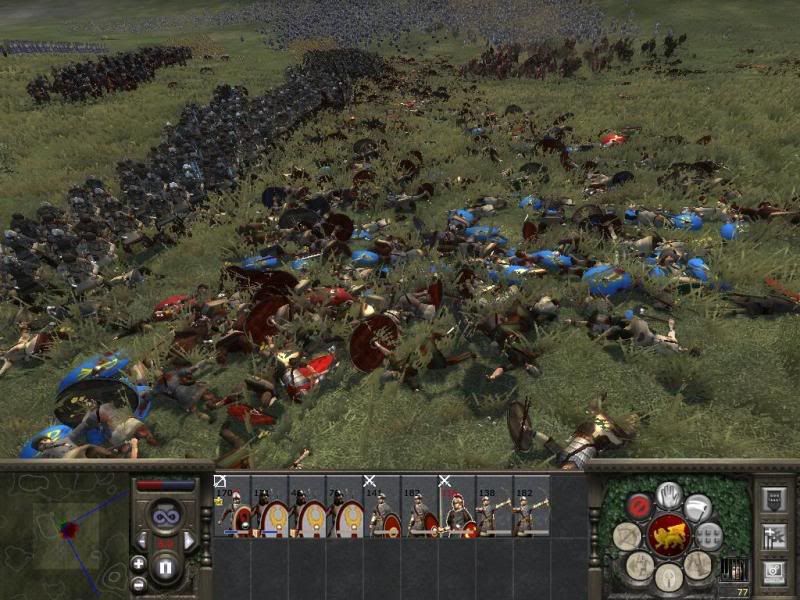Click the bow icon order button
Viewport: 800px width, 600px height.
click(x=627, y=537)
